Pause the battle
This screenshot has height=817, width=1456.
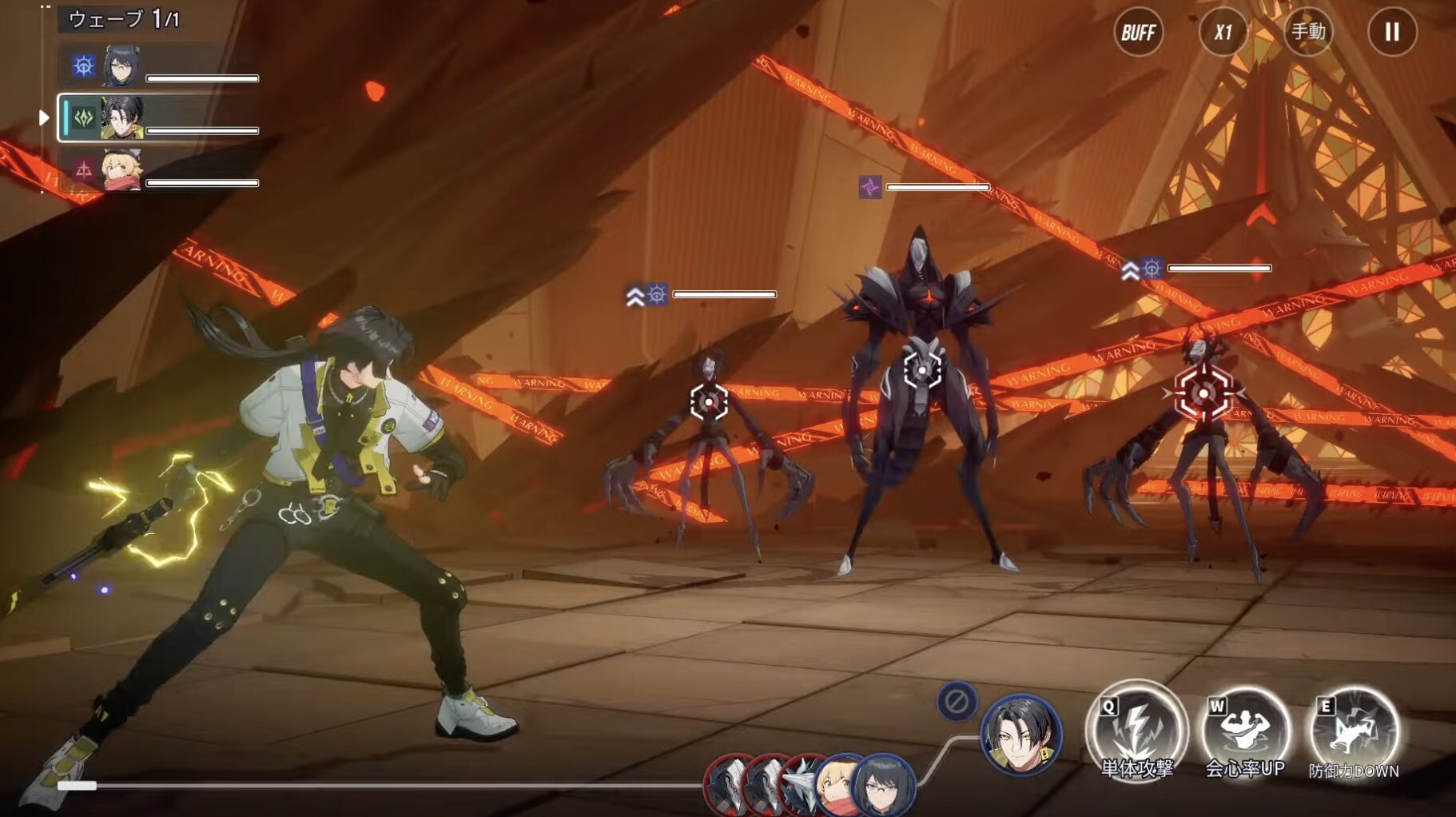click(1392, 33)
